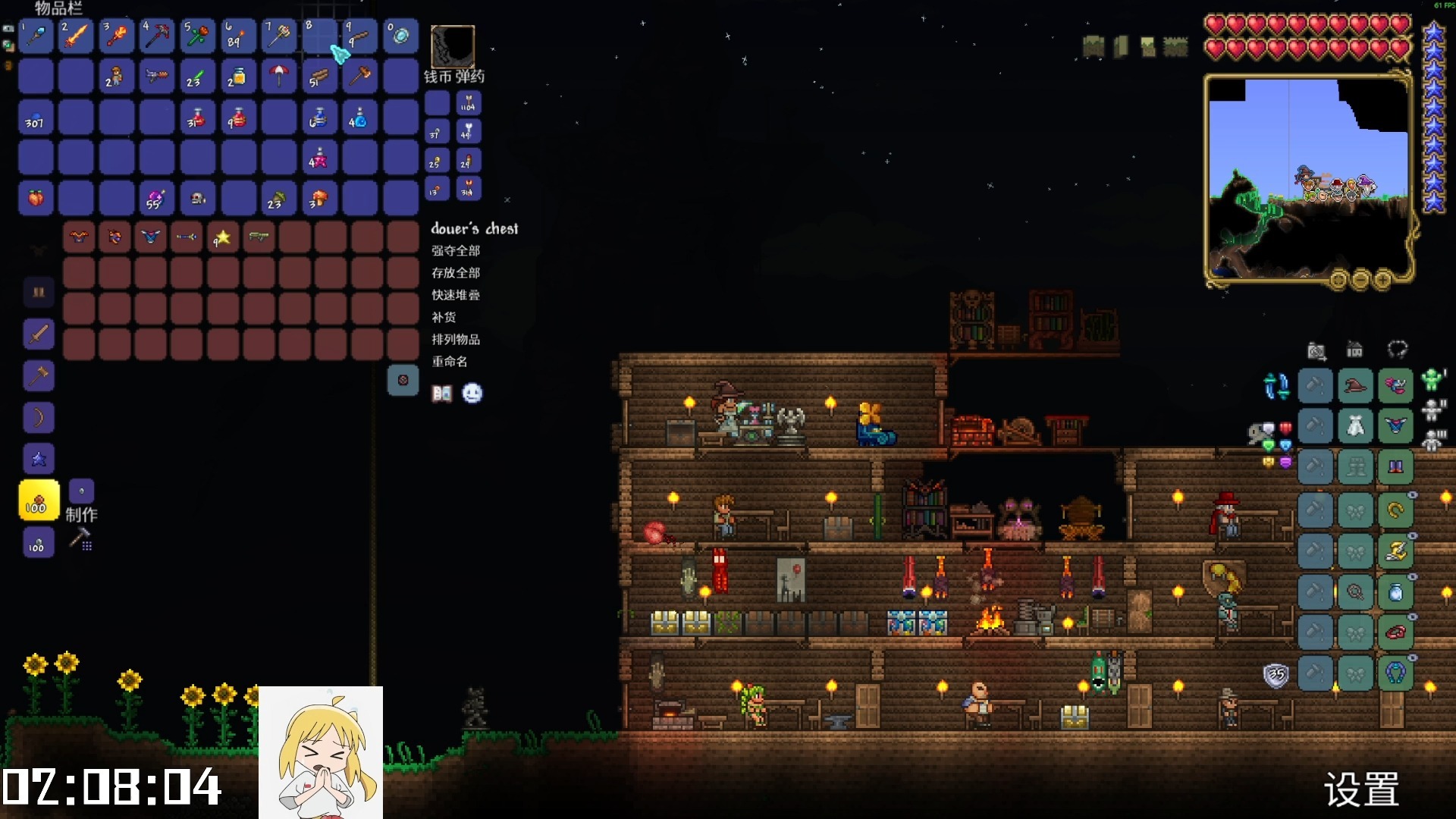Image resolution: width=1456 pixels, height=819 pixels.
Task: Select the magic mirror in hotbar slot 0
Action: pyautogui.click(x=400, y=36)
